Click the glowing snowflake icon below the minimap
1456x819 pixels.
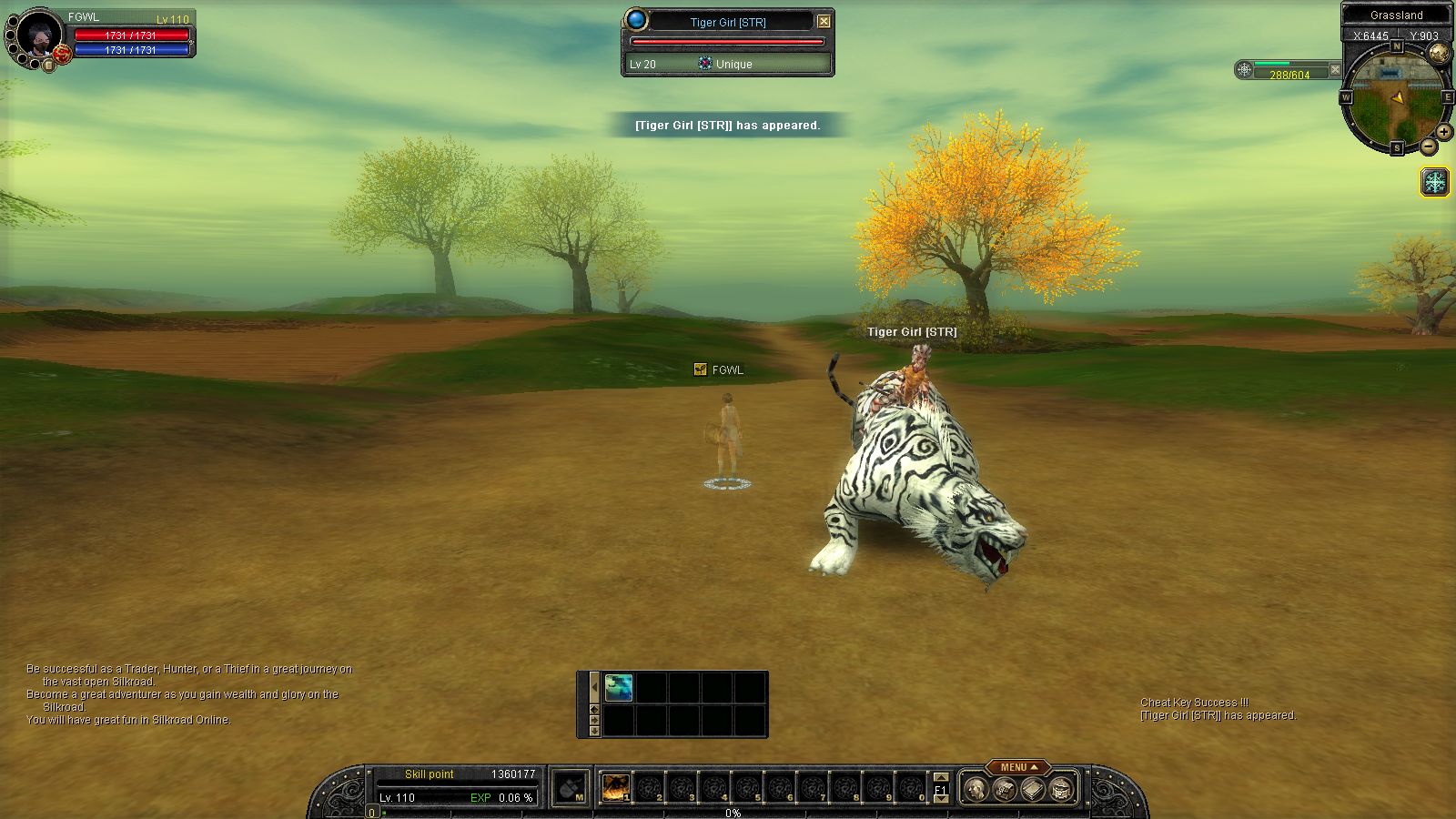tap(1435, 182)
